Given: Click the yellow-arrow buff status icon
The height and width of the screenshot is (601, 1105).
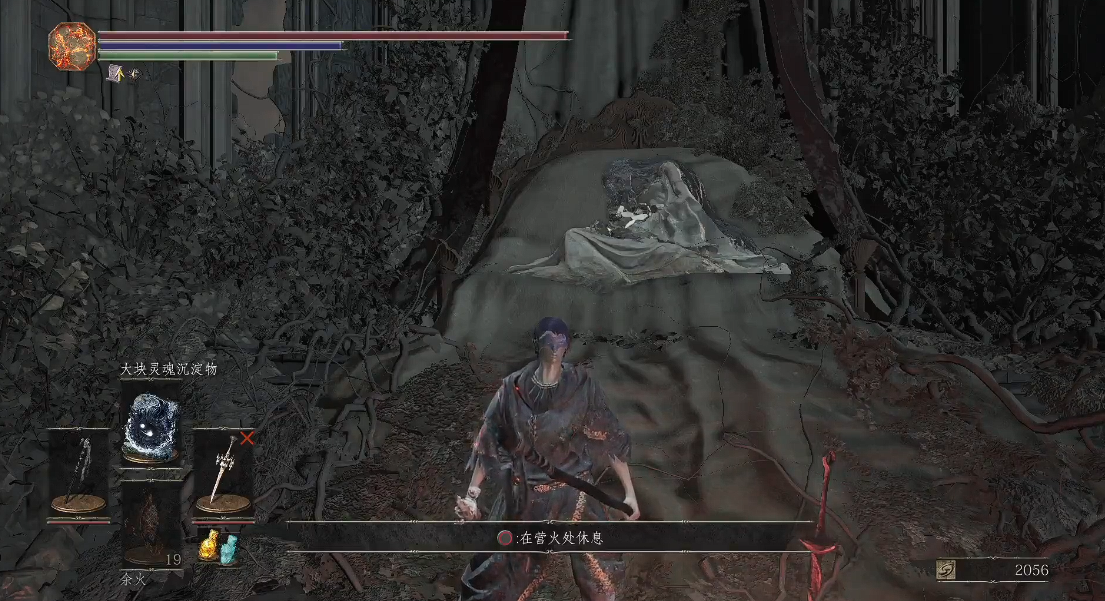Looking at the screenshot, I should [117, 72].
